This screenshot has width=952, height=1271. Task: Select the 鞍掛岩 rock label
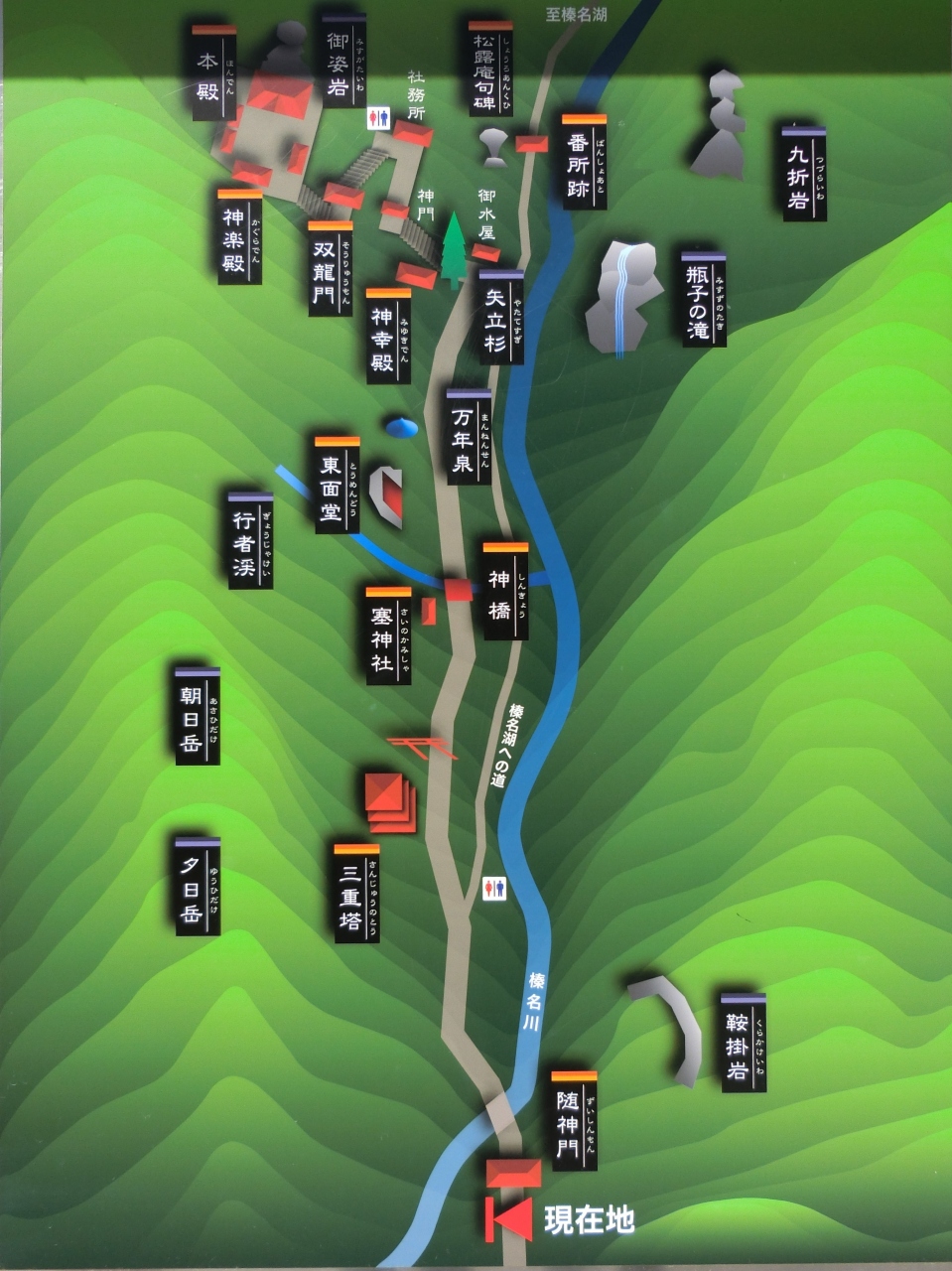point(743,1043)
